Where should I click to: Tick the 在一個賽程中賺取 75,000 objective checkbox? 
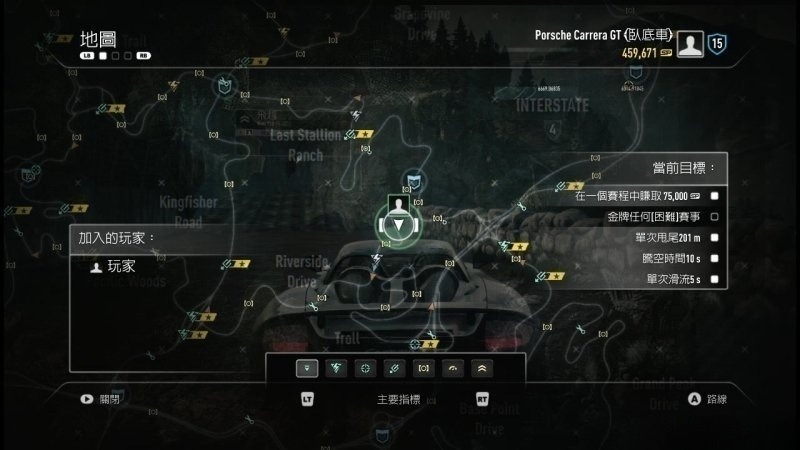tap(714, 196)
